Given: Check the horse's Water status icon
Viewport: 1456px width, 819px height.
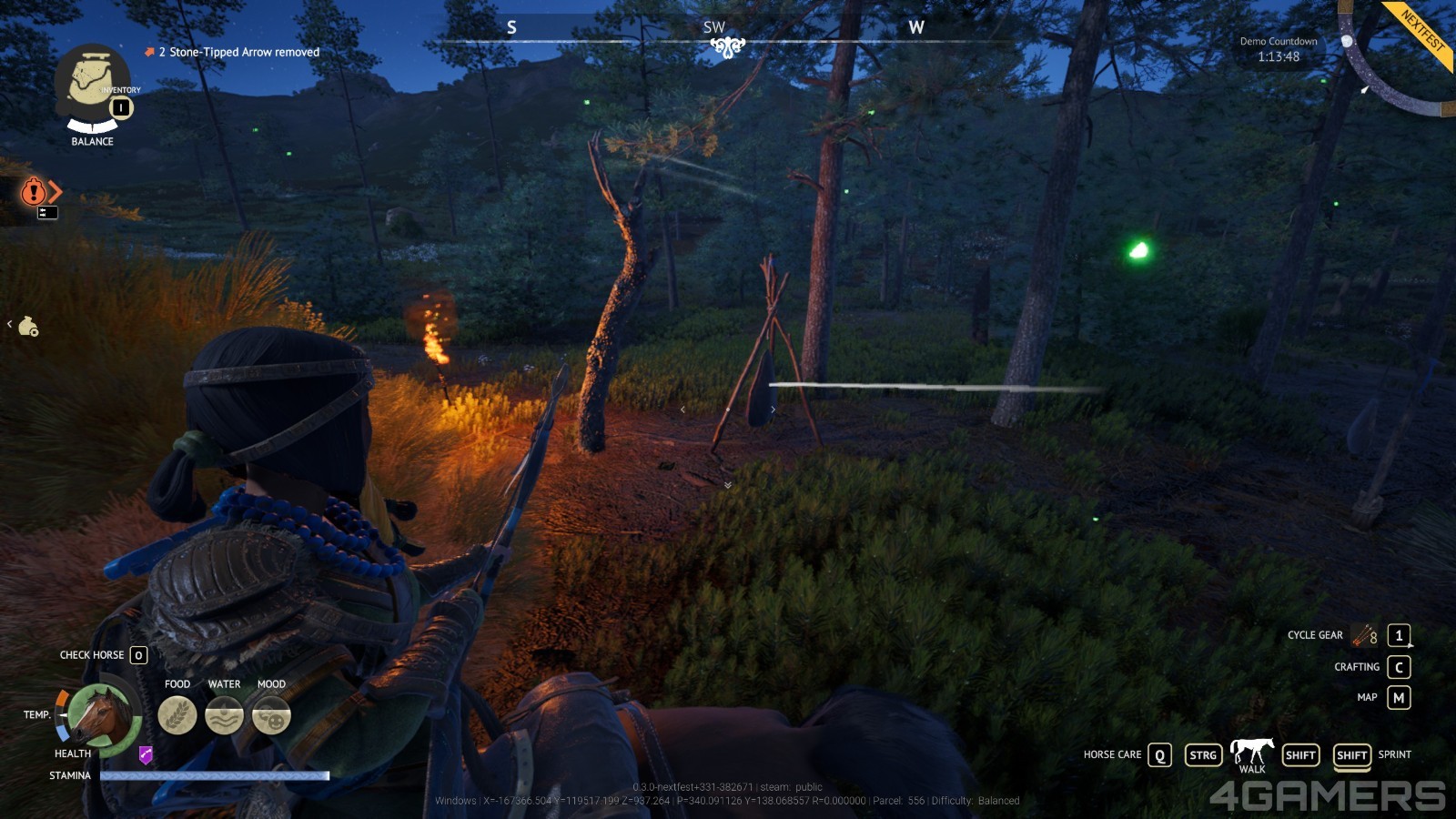Looking at the screenshot, I should pos(224,715).
